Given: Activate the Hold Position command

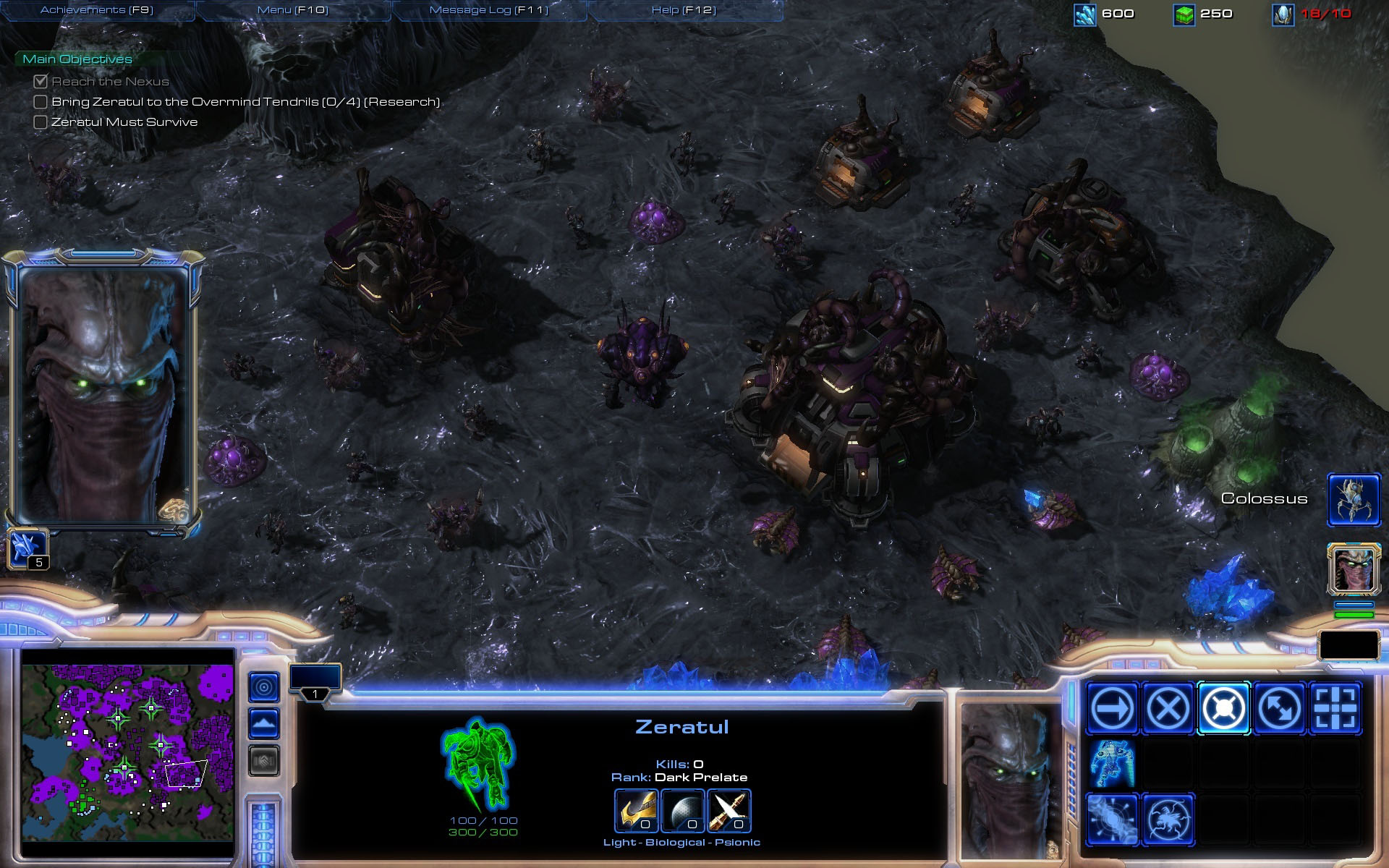Looking at the screenshot, I should coord(1223,708).
